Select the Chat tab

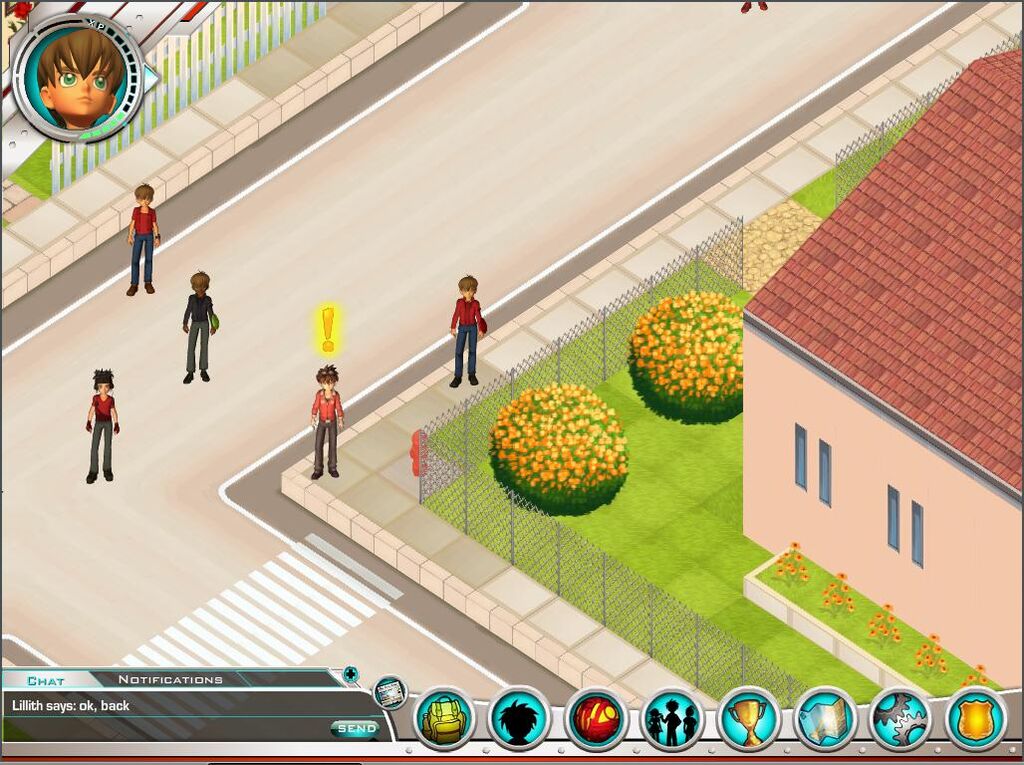point(45,681)
